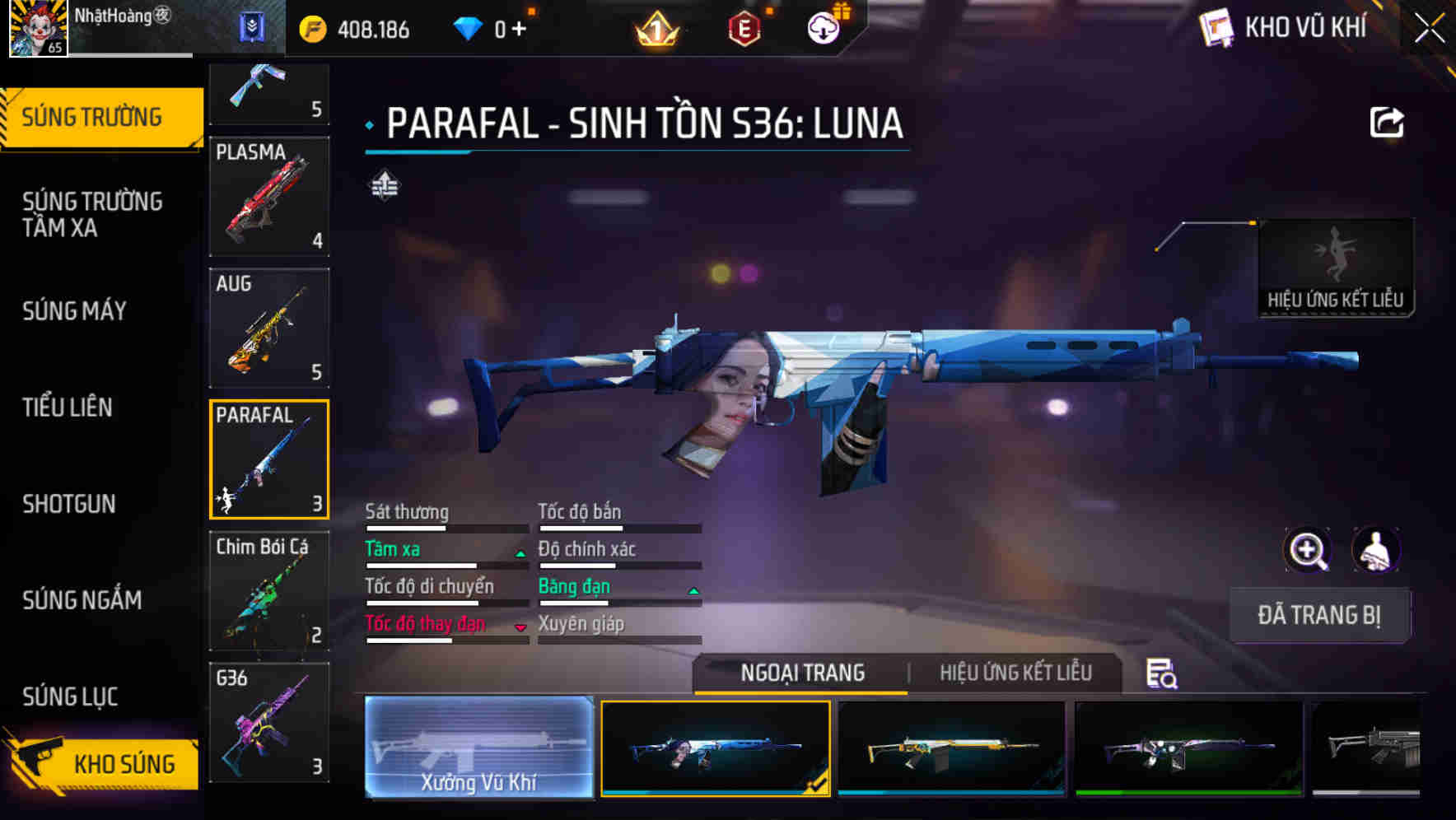Click the golden crown rank icon
Image resolution: width=1456 pixels, height=820 pixels.
pos(657,27)
